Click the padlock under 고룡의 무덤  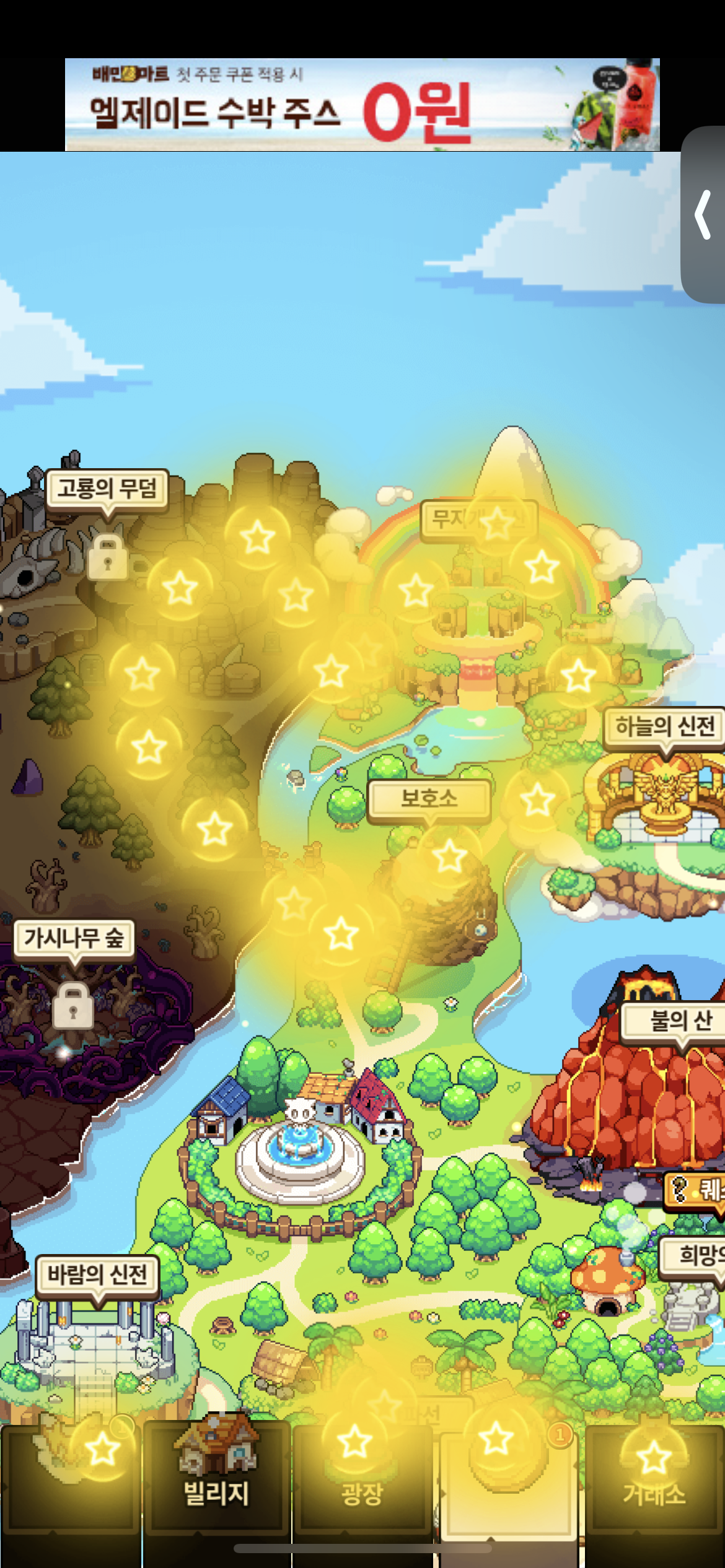coord(107,557)
